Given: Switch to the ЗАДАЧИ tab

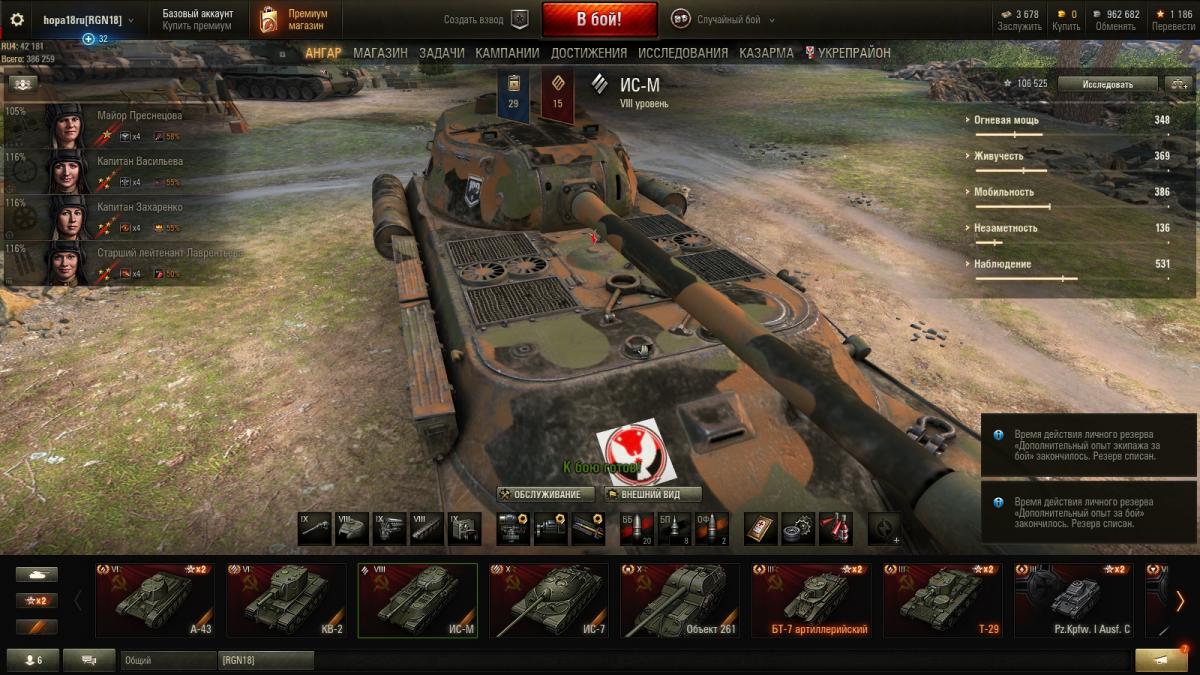Looking at the screenshot, I should pyautogui.click(x=441, y=53).
